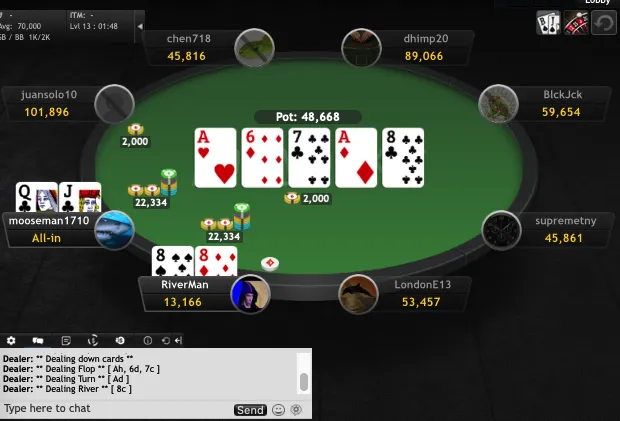This screenshot has width=620, height=421.
Task: Collapse the tournament info panel arrow
Action: (x=139, y=25)
